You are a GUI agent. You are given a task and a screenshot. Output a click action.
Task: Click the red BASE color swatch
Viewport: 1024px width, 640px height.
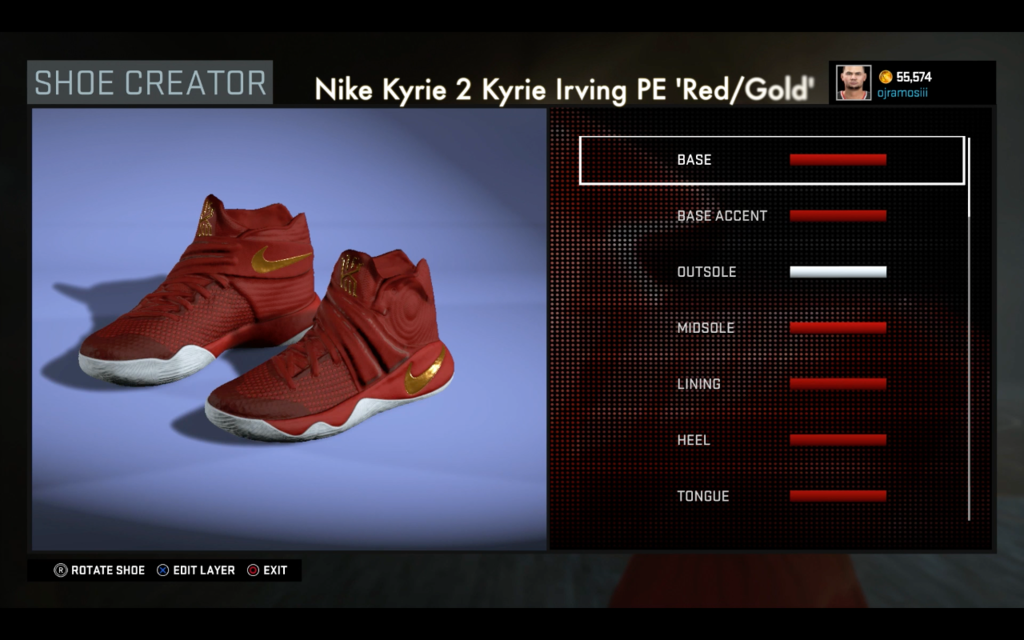pyautogui.click(x=838, y=160)
